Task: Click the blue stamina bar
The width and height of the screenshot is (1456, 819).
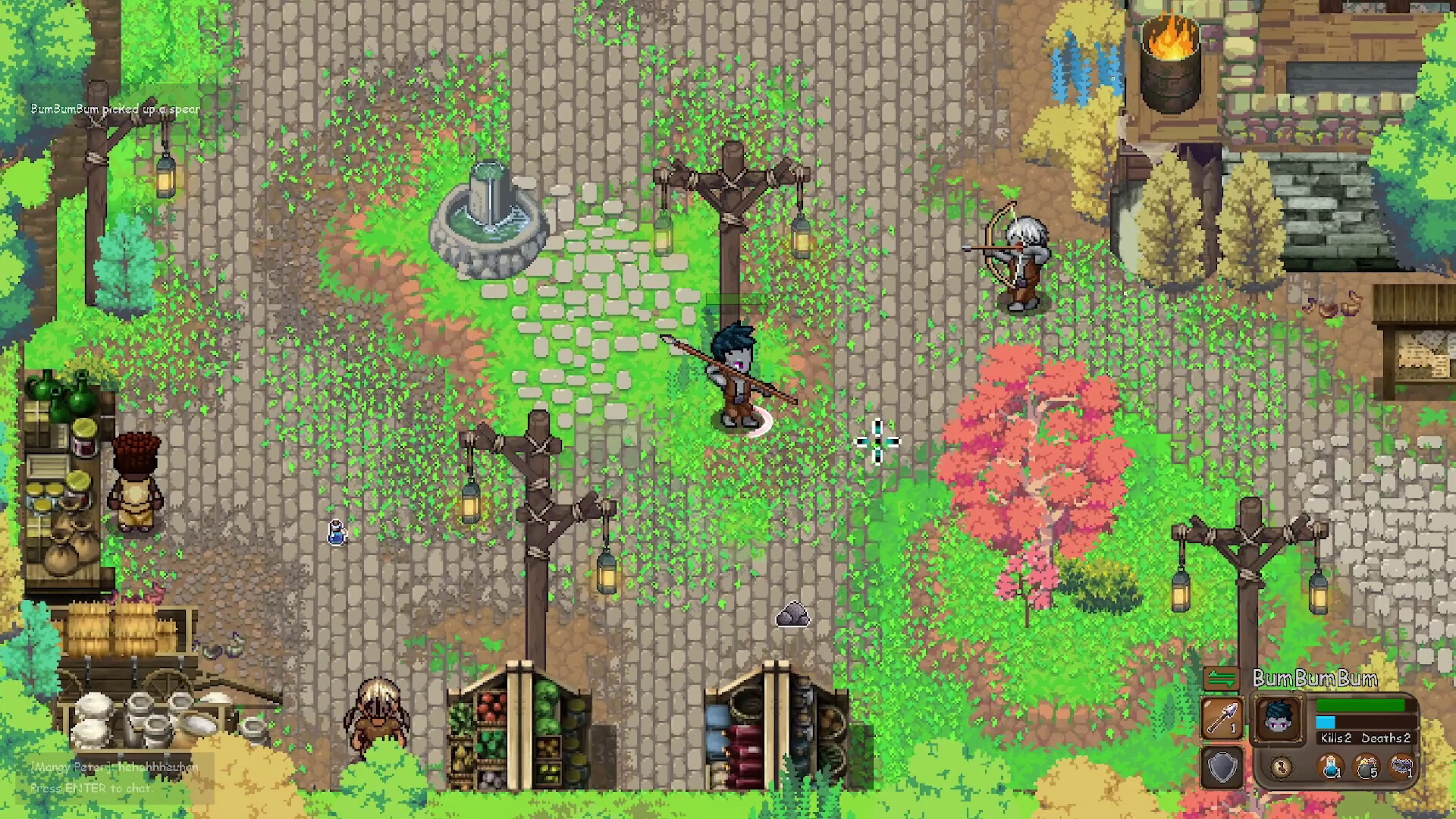Action: 1326,720
